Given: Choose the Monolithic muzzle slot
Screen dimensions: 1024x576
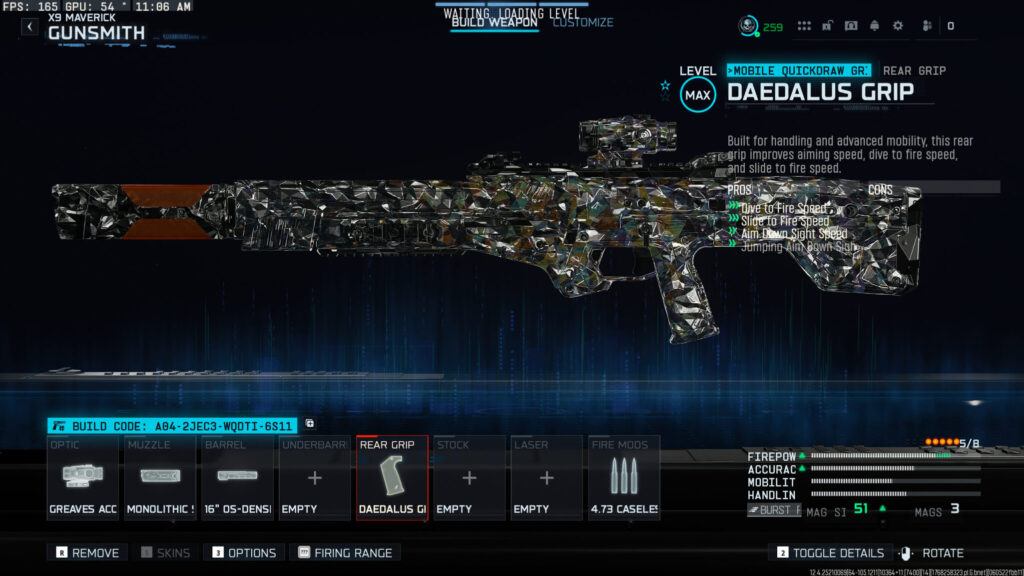Looking at the screenshot, I should (x=160, y=477).
